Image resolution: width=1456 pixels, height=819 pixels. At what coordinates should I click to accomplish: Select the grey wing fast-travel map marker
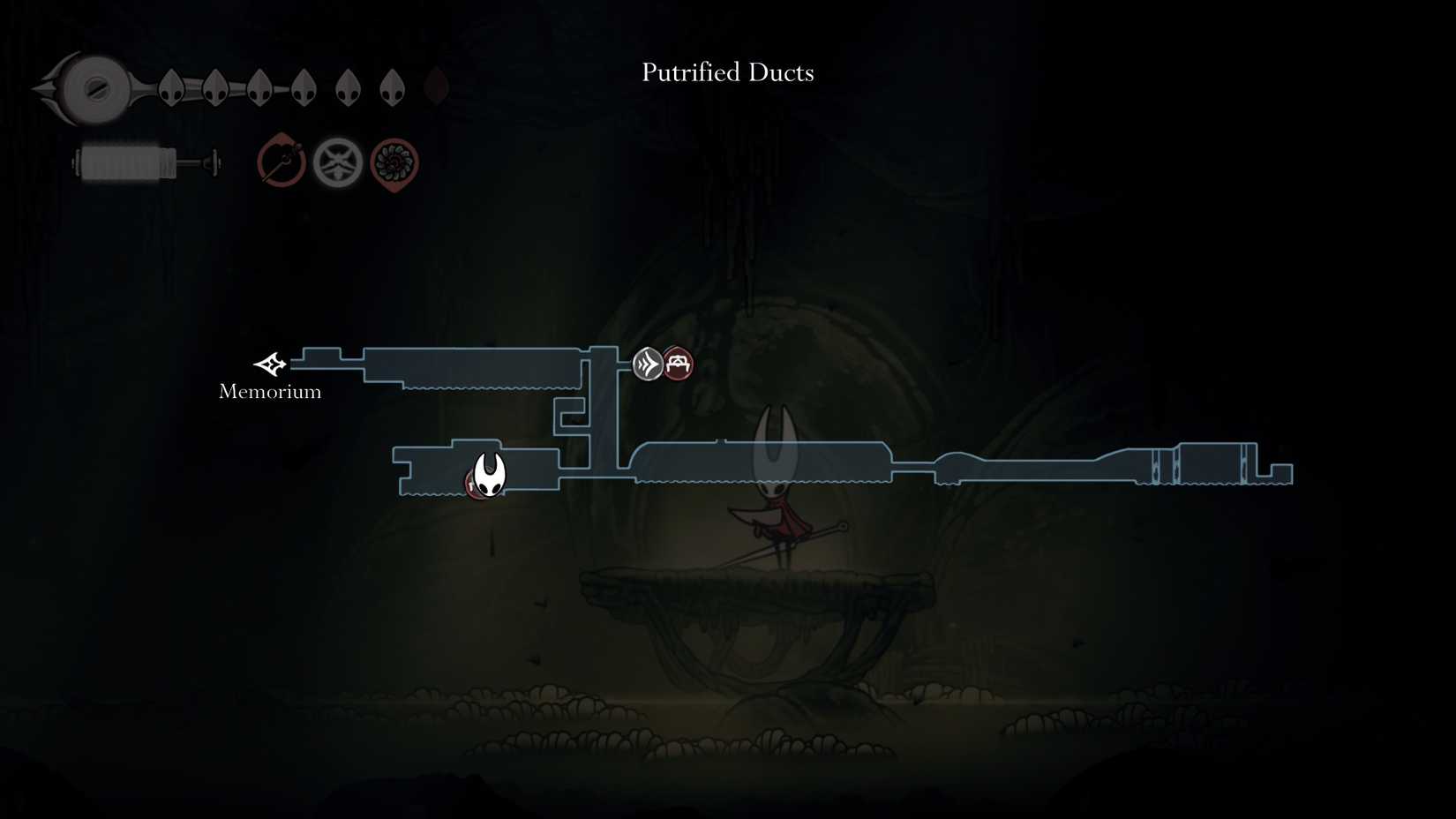[648, 364]
